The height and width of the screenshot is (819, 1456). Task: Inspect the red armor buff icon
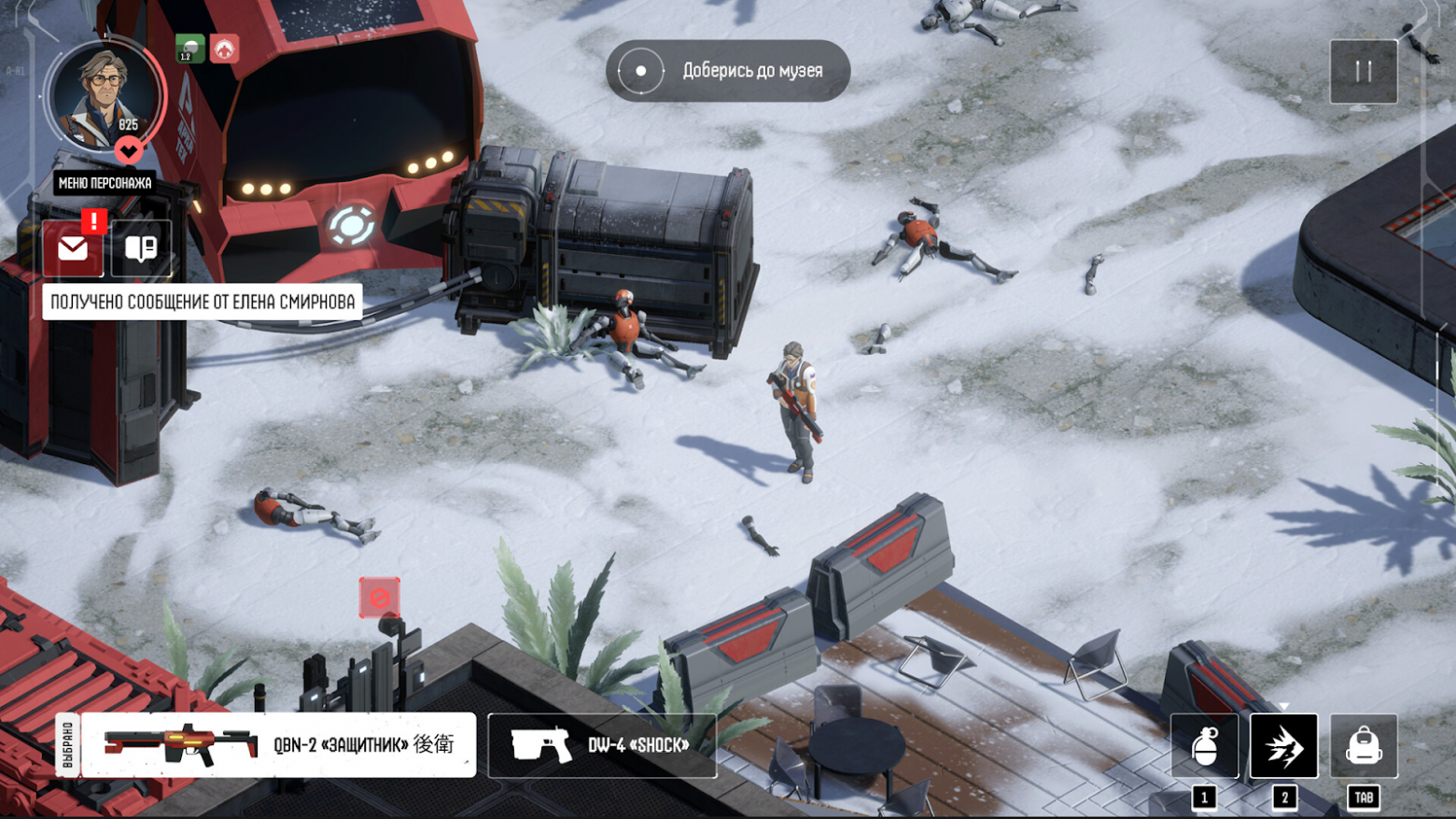pyautogui.click(x=224, y=47)
